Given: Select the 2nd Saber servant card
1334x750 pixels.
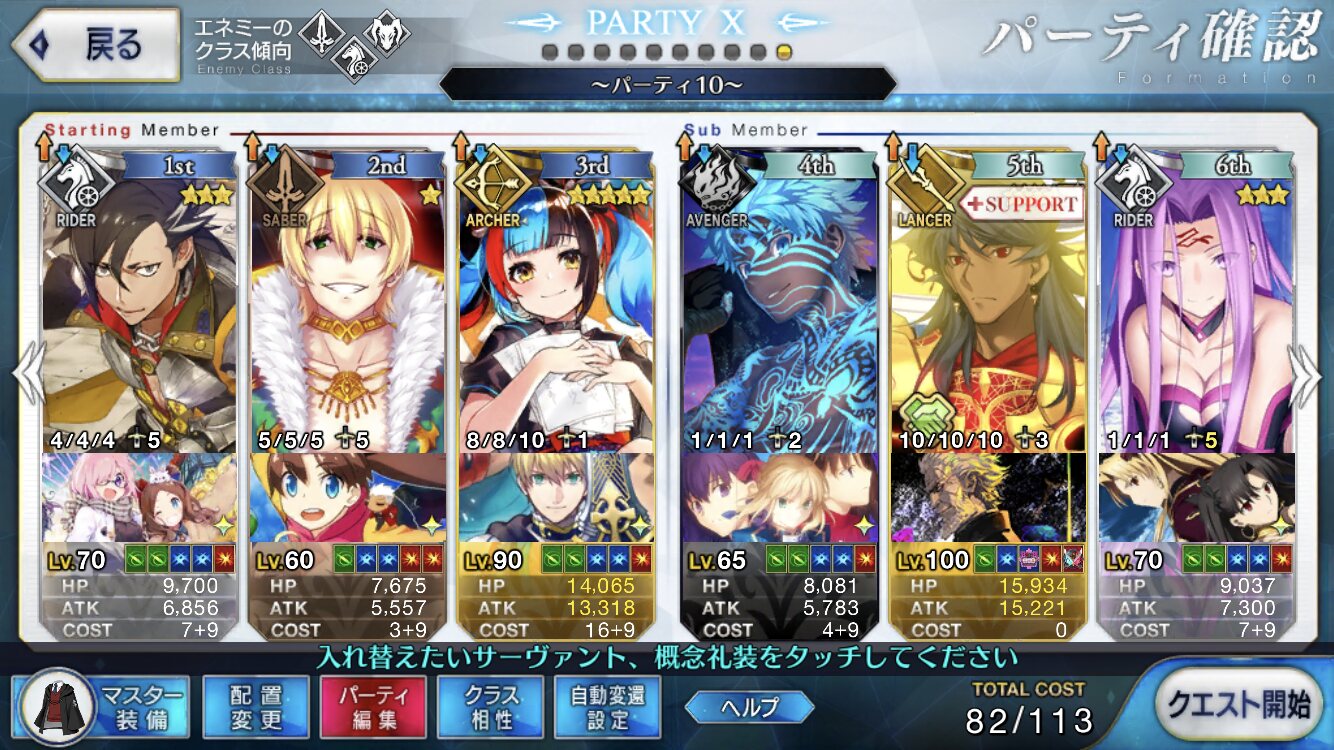Looking at the screenshot, I should click(348, 310).
